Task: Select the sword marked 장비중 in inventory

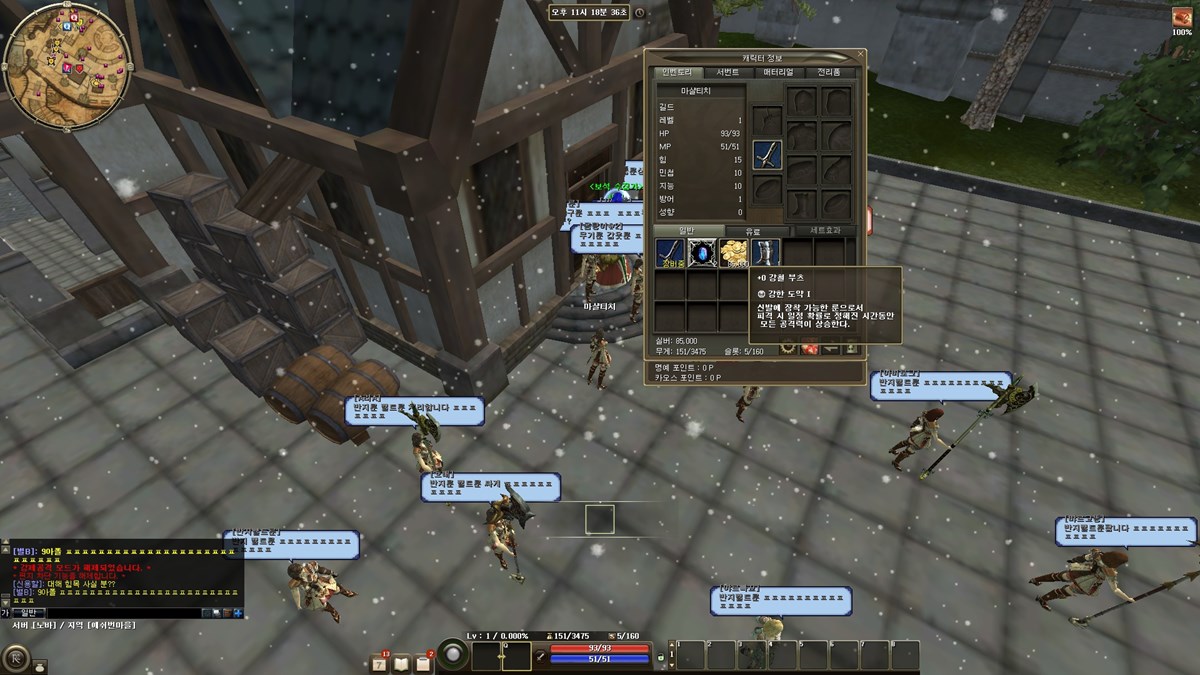Action: click(670, 253)
